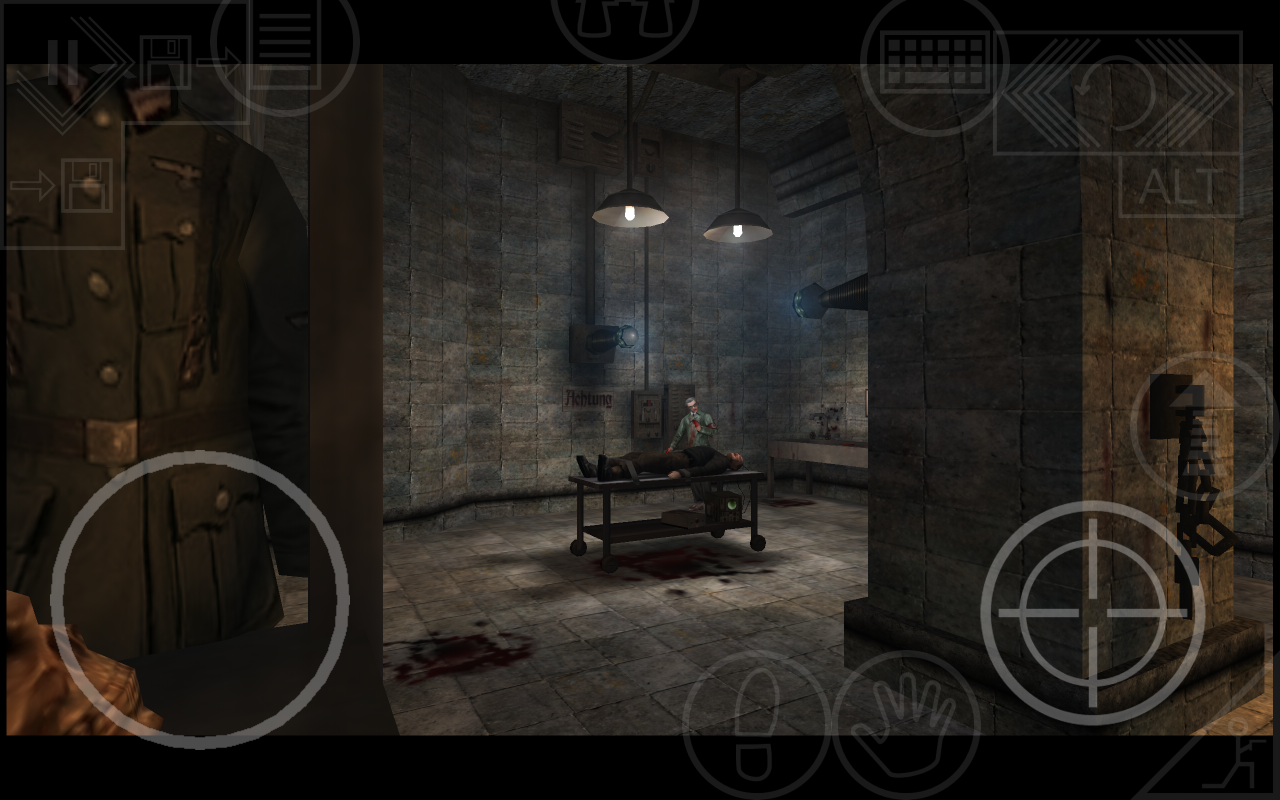Fire using the crosshair button
1280x800 pixels.
click(1092, 612)
